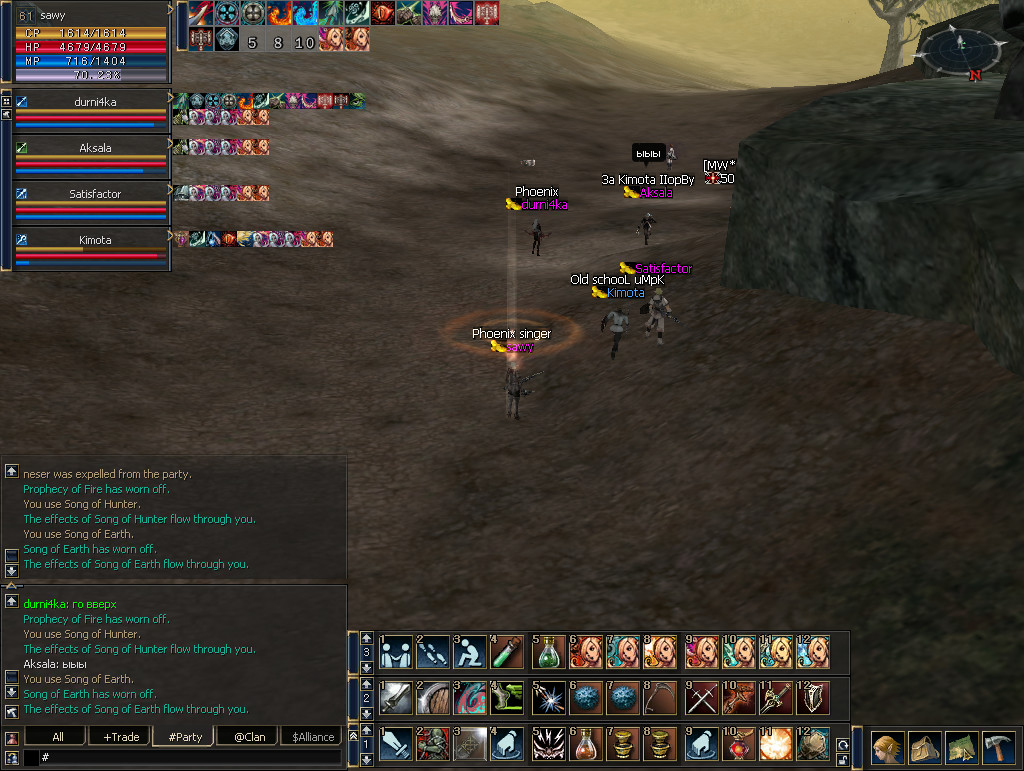Target party member Aksala in party list

click(94, 147)
